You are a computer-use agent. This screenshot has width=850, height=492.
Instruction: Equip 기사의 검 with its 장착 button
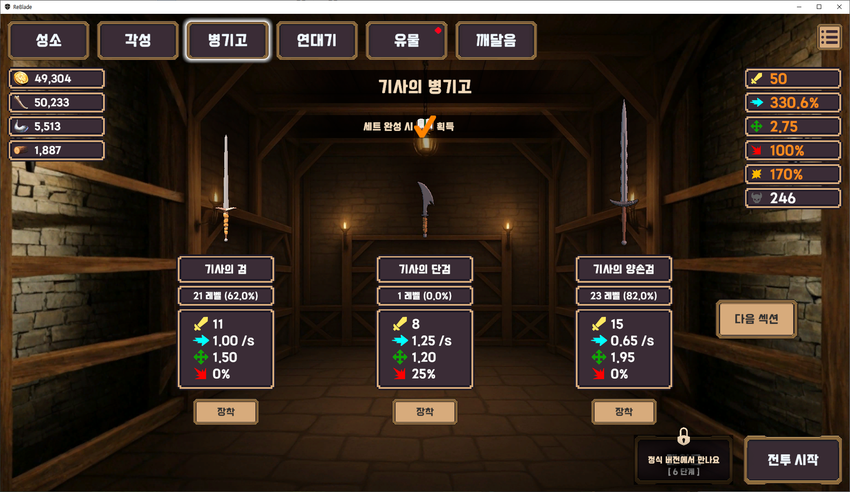(225, 412)
